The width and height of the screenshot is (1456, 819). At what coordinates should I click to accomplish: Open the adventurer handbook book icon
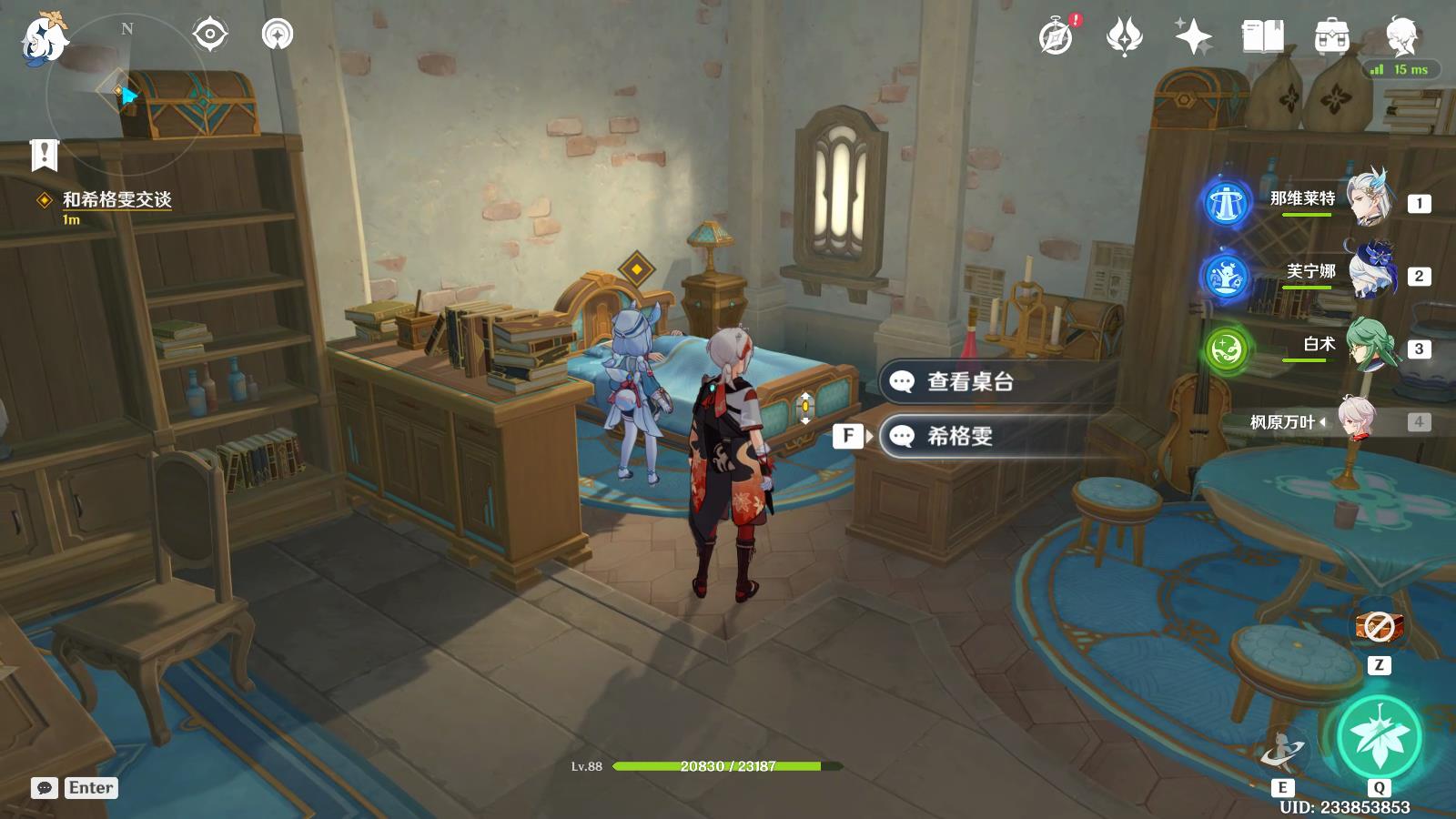[1262, 37]
